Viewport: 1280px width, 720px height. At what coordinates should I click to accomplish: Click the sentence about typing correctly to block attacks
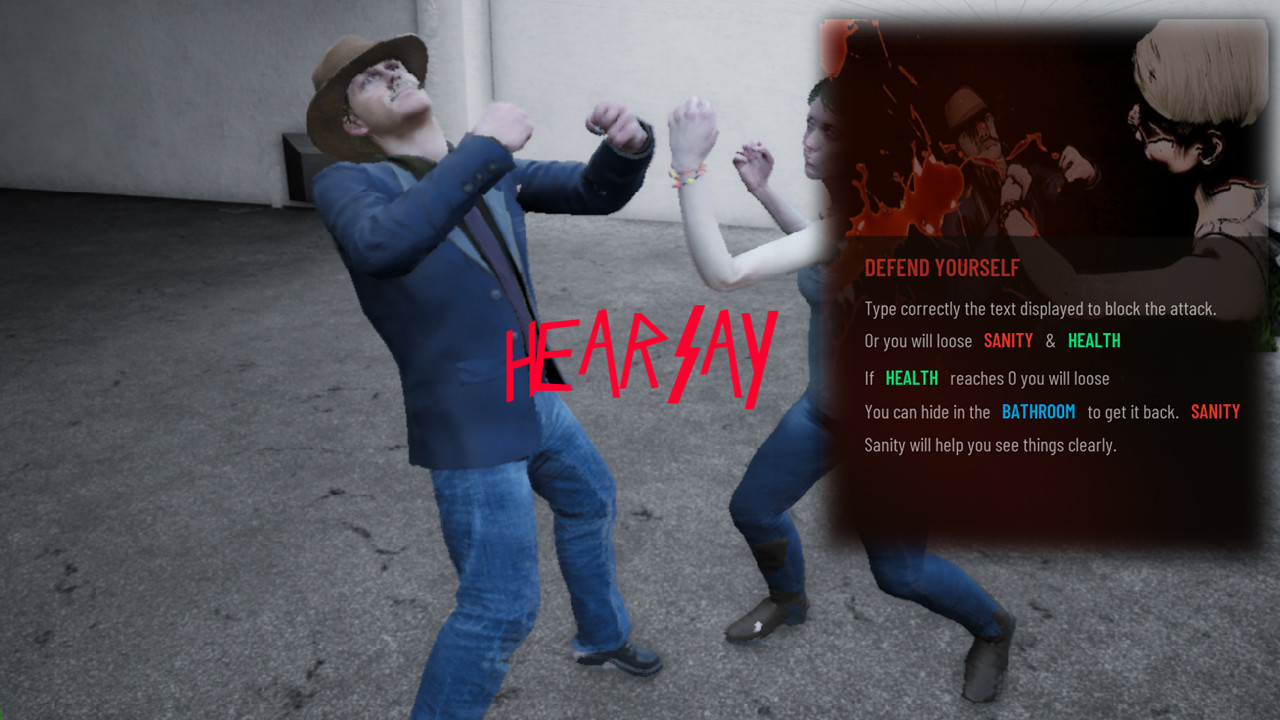pos(1040,309)
